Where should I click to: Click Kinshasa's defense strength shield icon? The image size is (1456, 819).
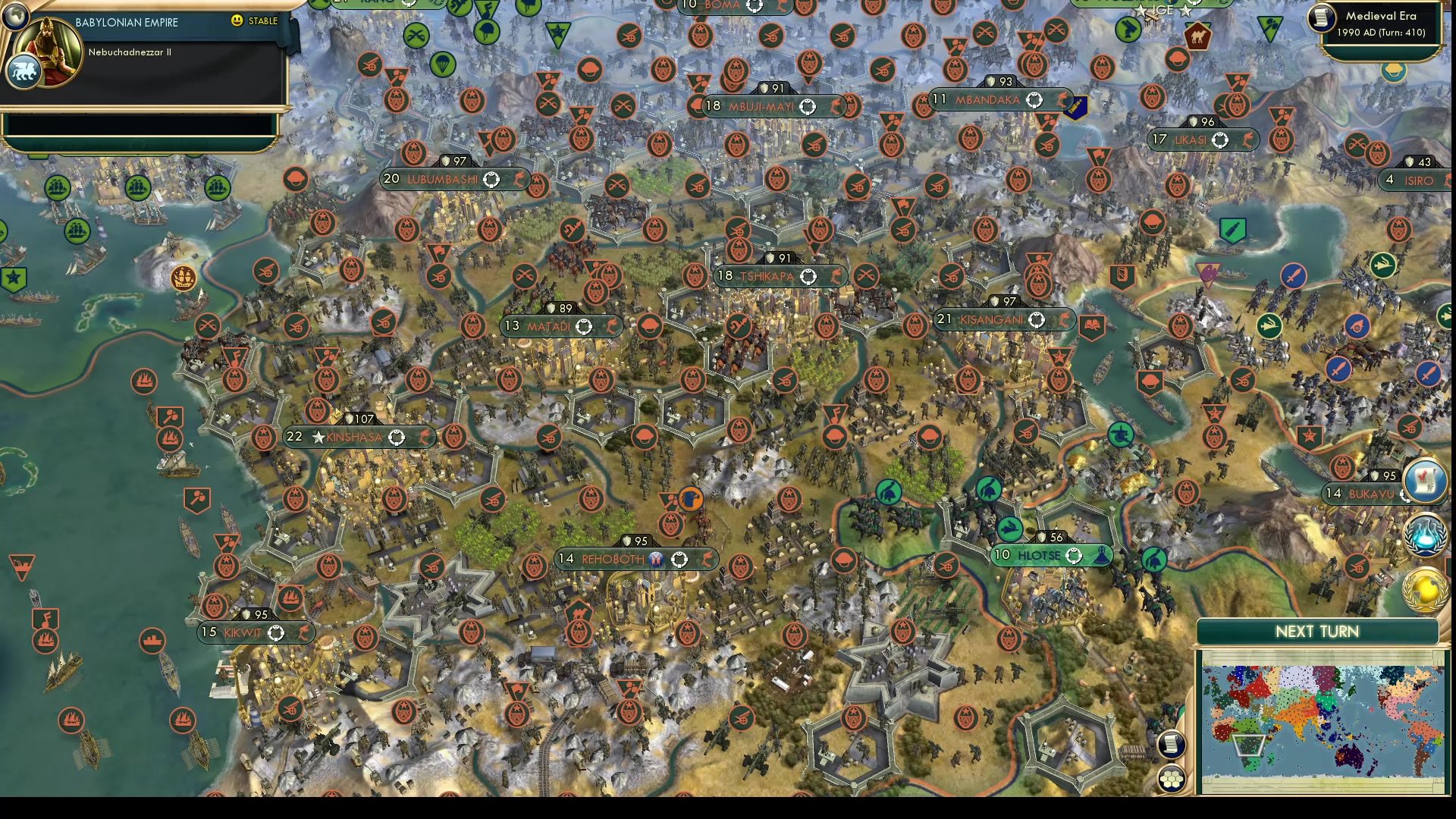[349, 418]
